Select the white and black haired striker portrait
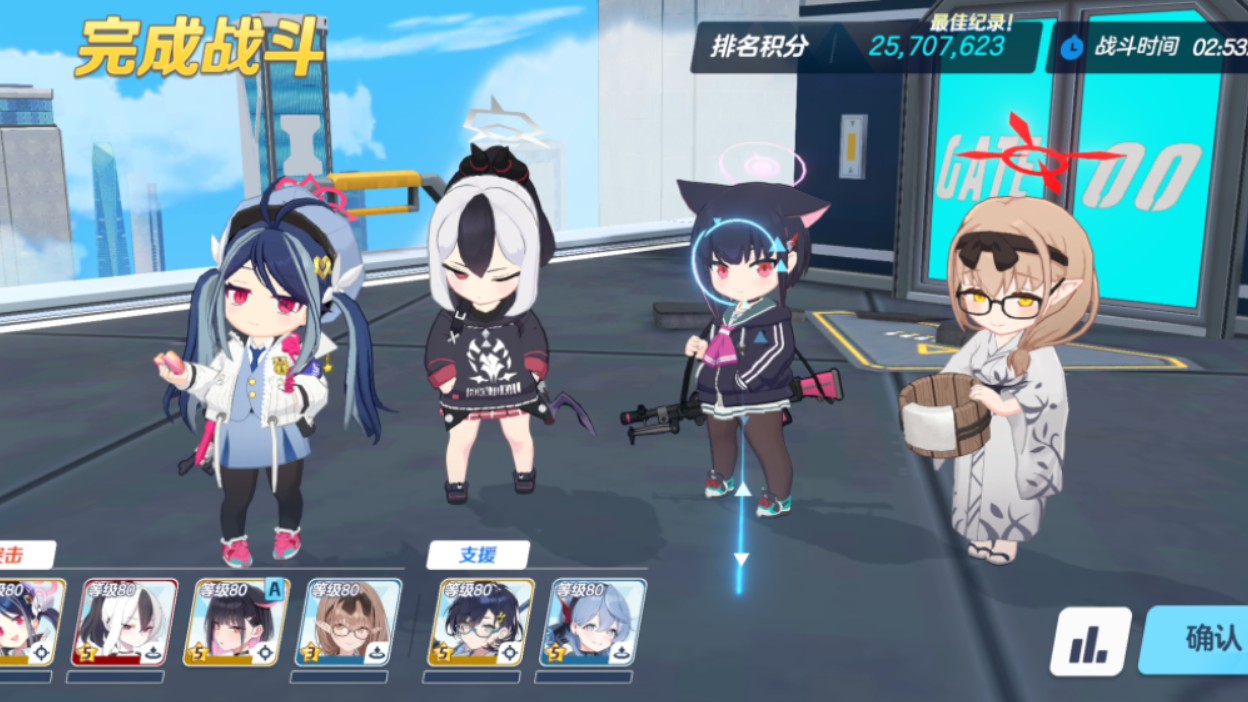The height and width of the screenshot is (702, 1248). [x=124, y=622]
